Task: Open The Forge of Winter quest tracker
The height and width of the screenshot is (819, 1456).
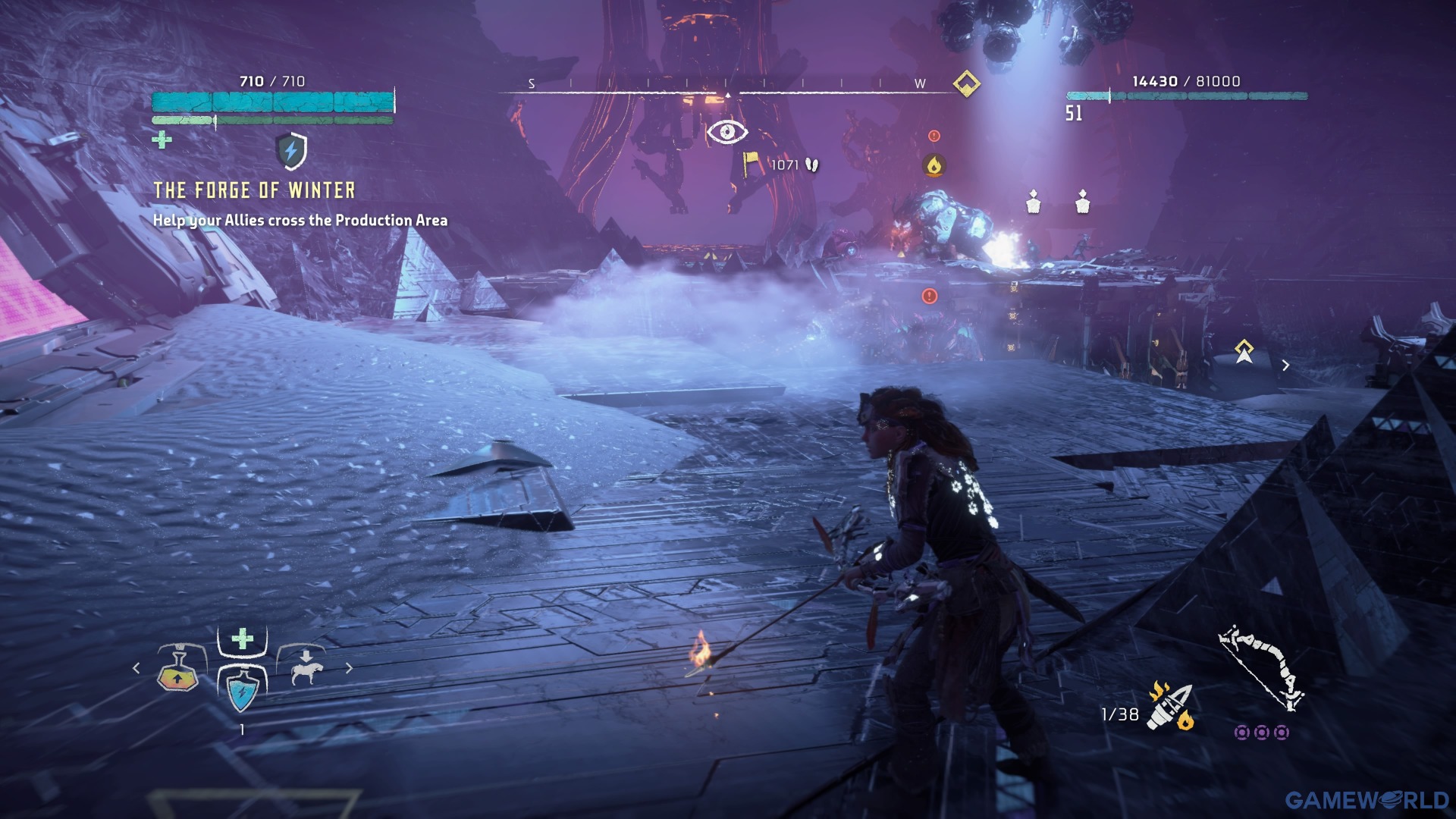Action: pyautogui.click(x=254, y=190)
